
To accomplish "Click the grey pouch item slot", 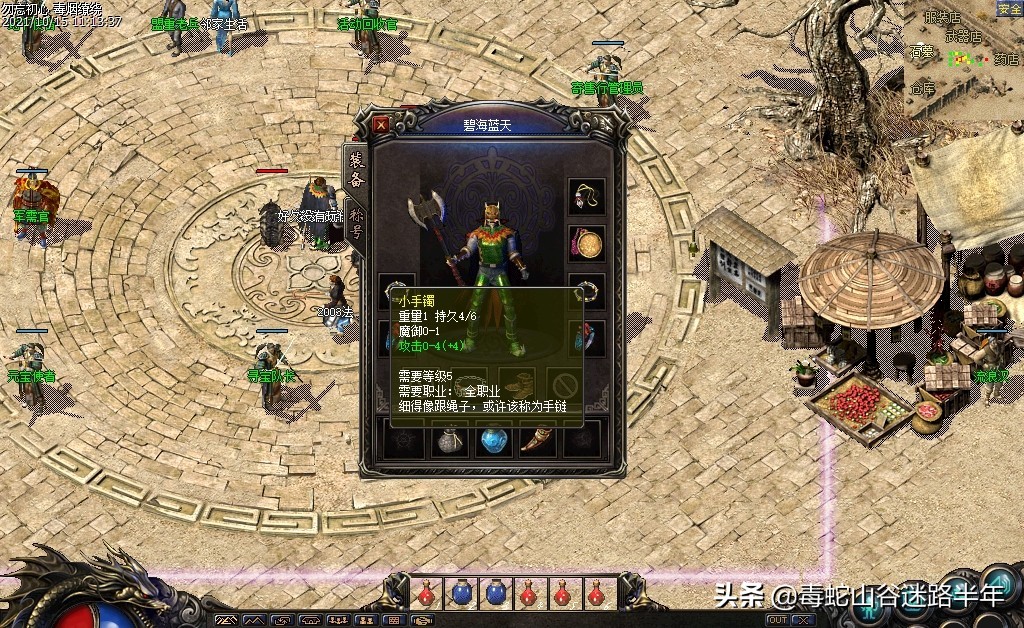I will 451,440.
